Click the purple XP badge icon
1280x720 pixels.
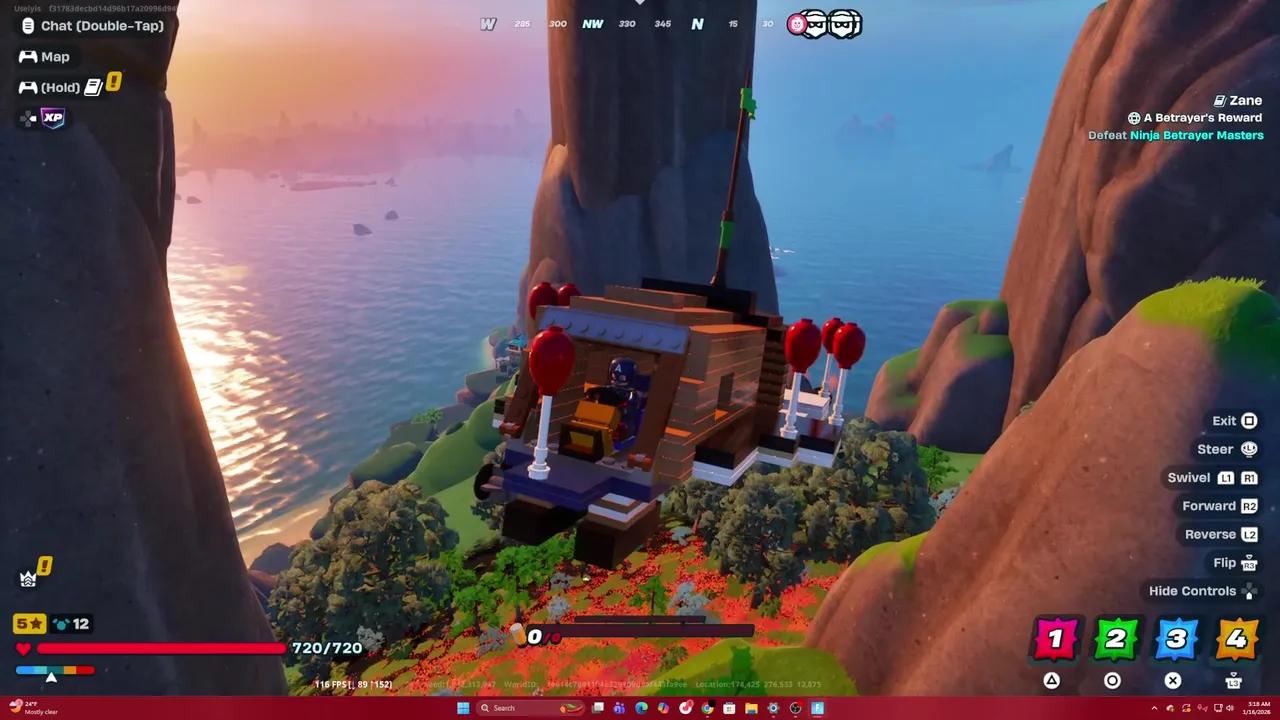(x=52, y=118)
